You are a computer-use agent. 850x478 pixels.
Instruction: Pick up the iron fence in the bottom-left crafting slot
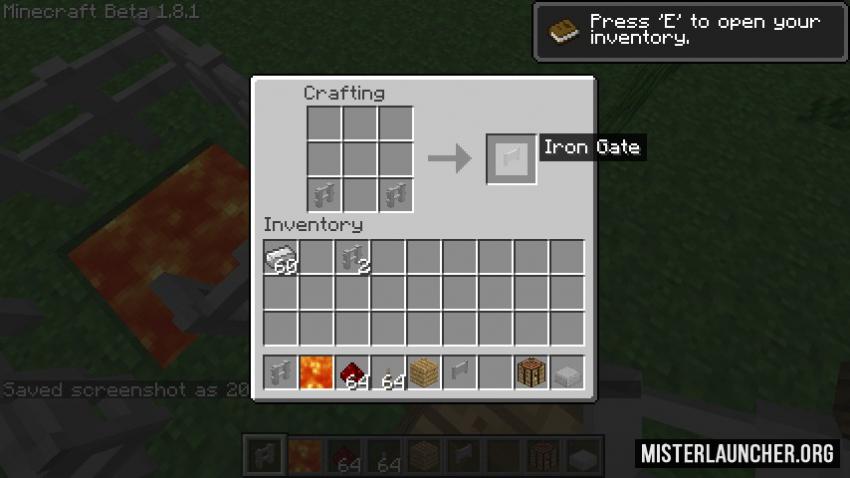[324, 193]
